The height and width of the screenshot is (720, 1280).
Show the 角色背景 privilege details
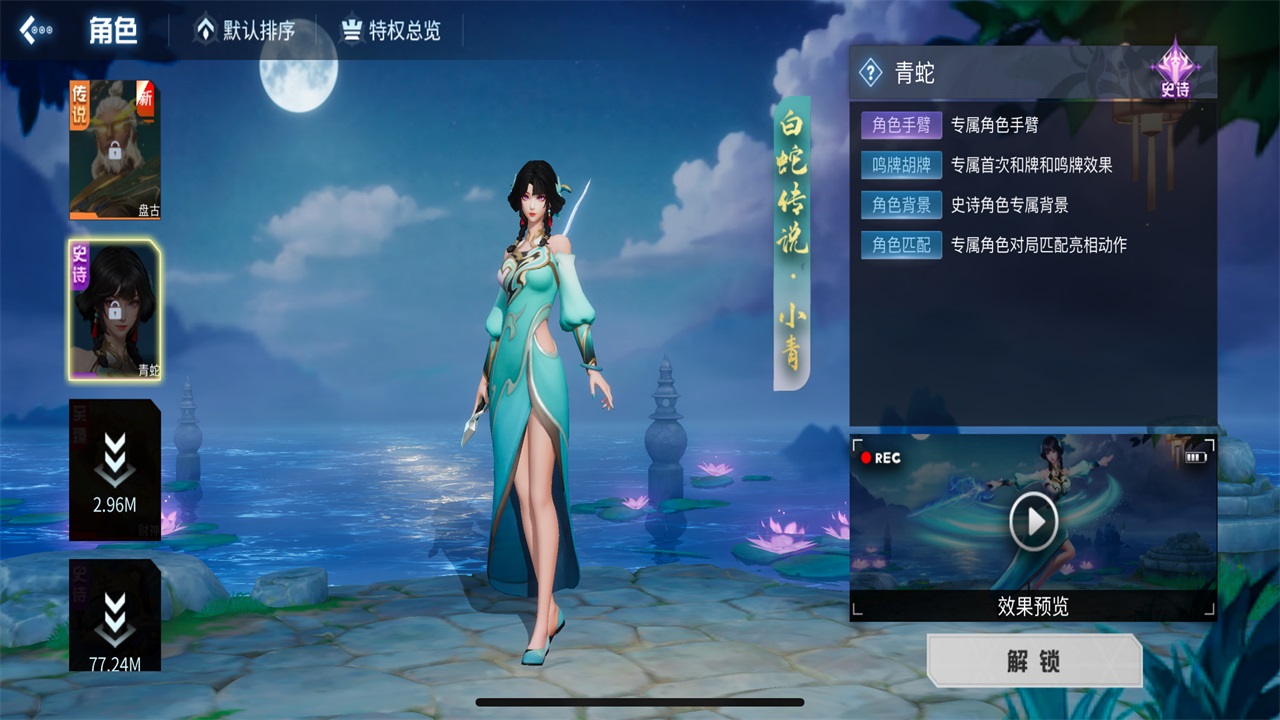tap(901, 205)
